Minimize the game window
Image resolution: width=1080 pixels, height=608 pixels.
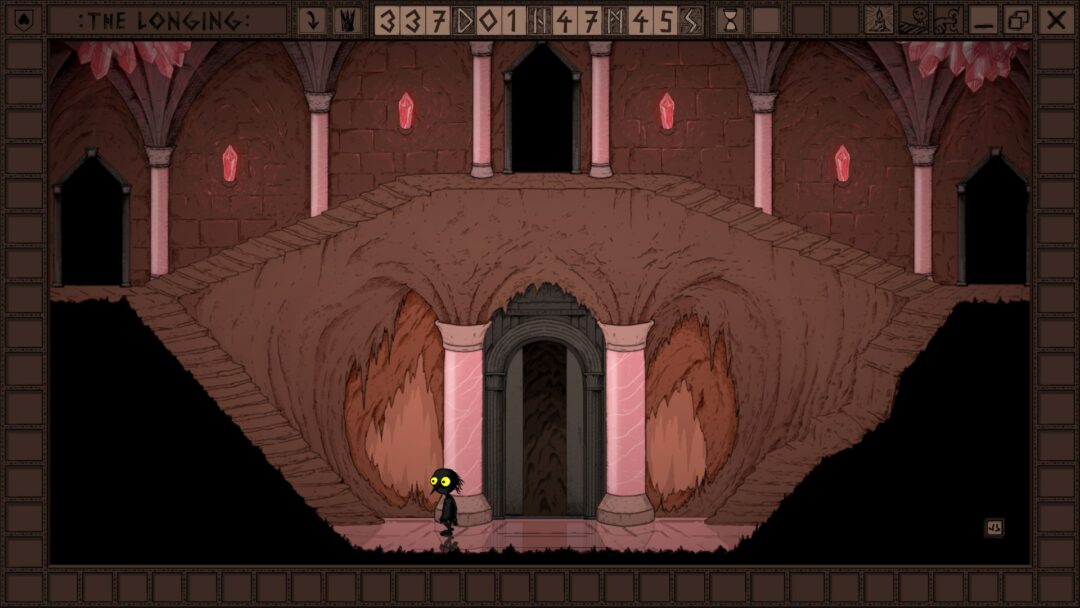(x=984, y=20)
